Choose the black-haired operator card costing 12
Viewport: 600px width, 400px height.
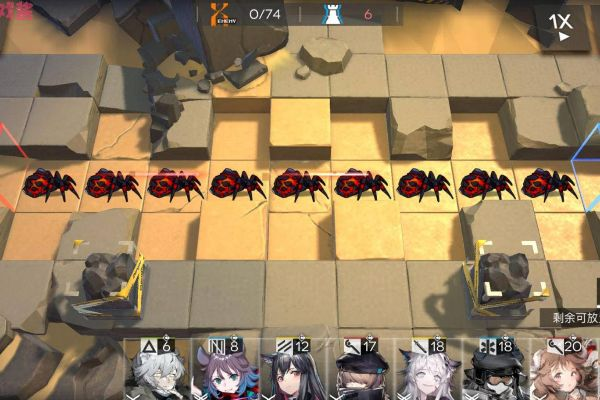click(x=288, y=372)
